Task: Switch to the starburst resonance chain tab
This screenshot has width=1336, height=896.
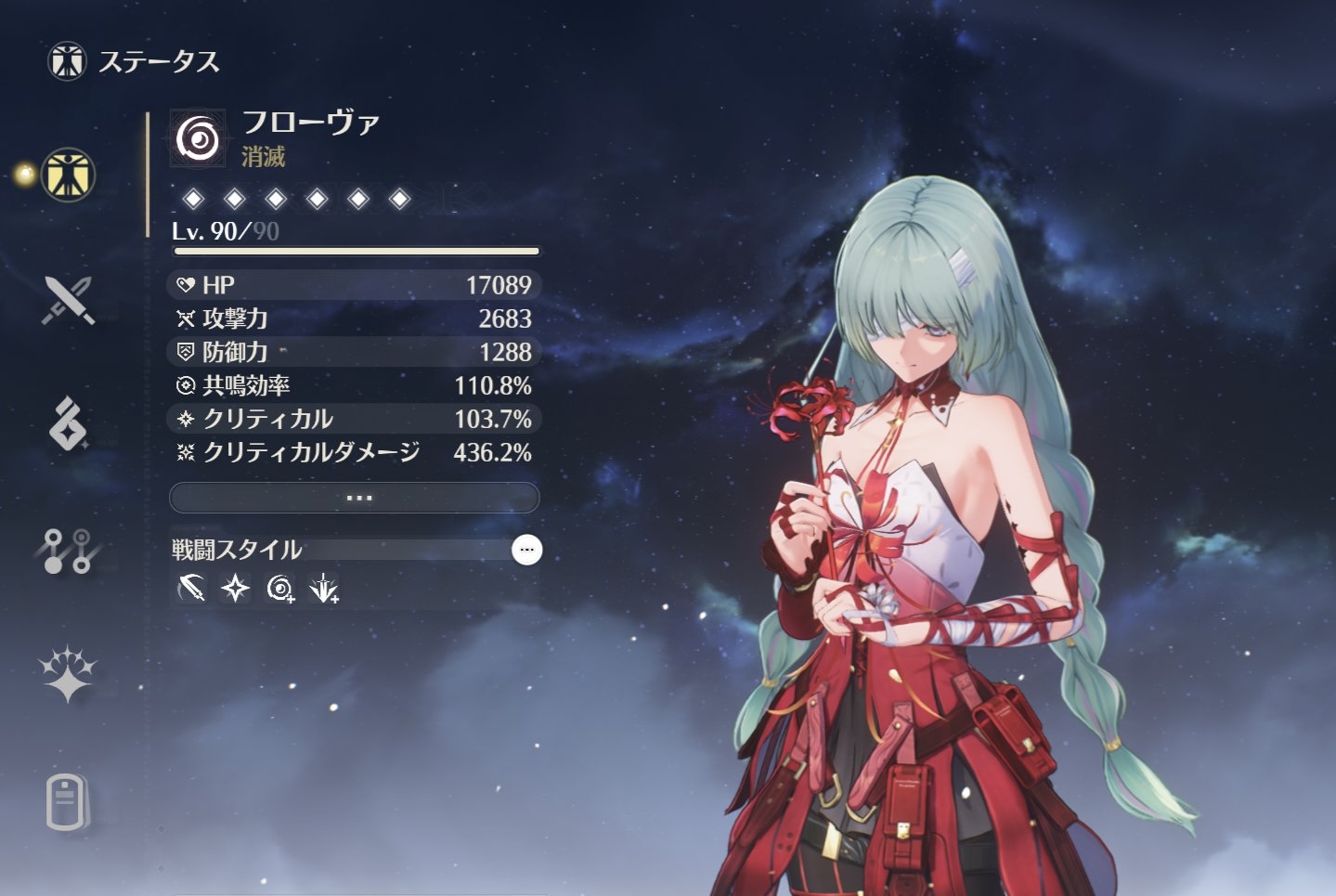Action: 68,673
